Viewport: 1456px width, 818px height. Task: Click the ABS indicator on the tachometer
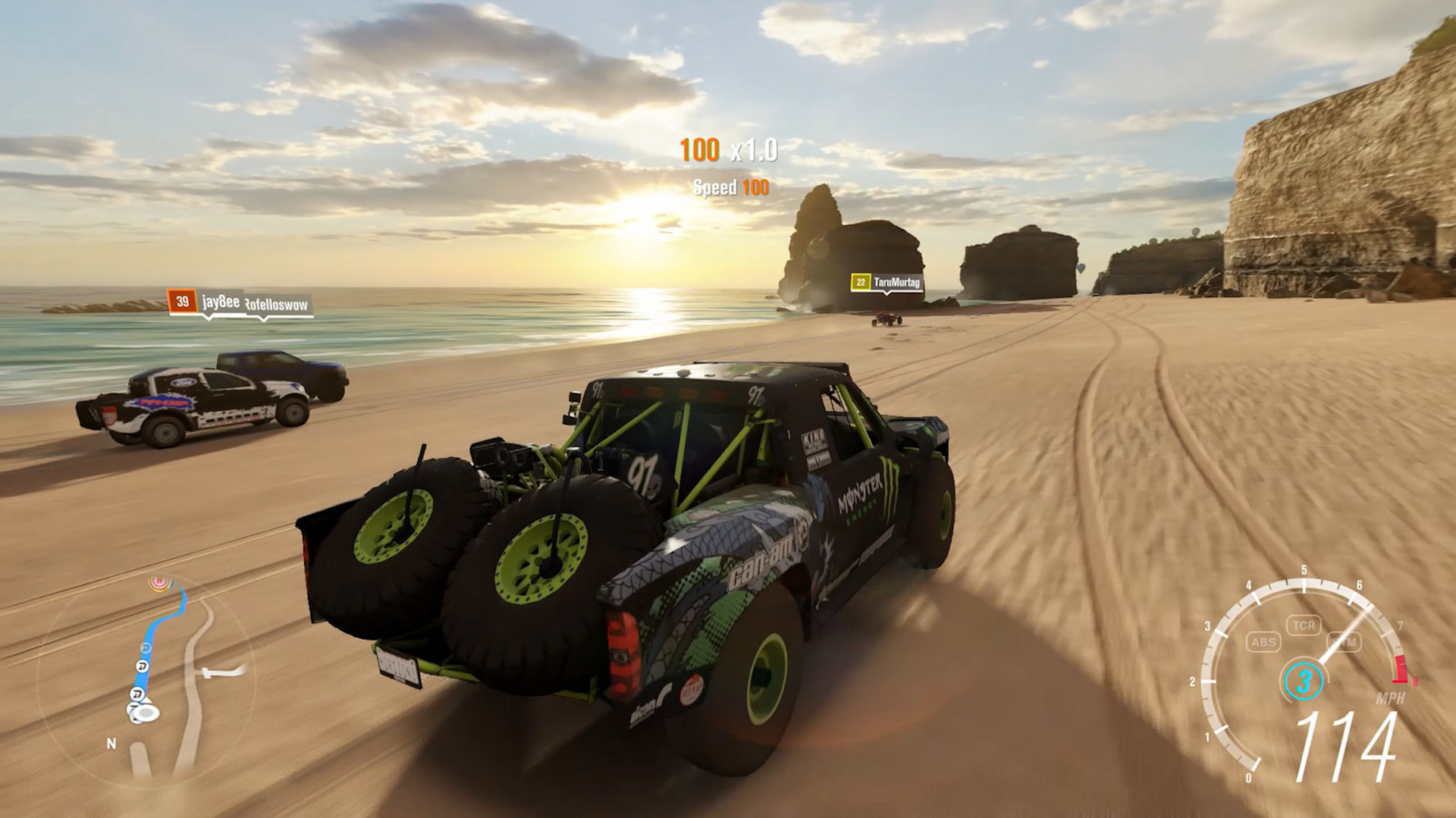pos(1263,642)
